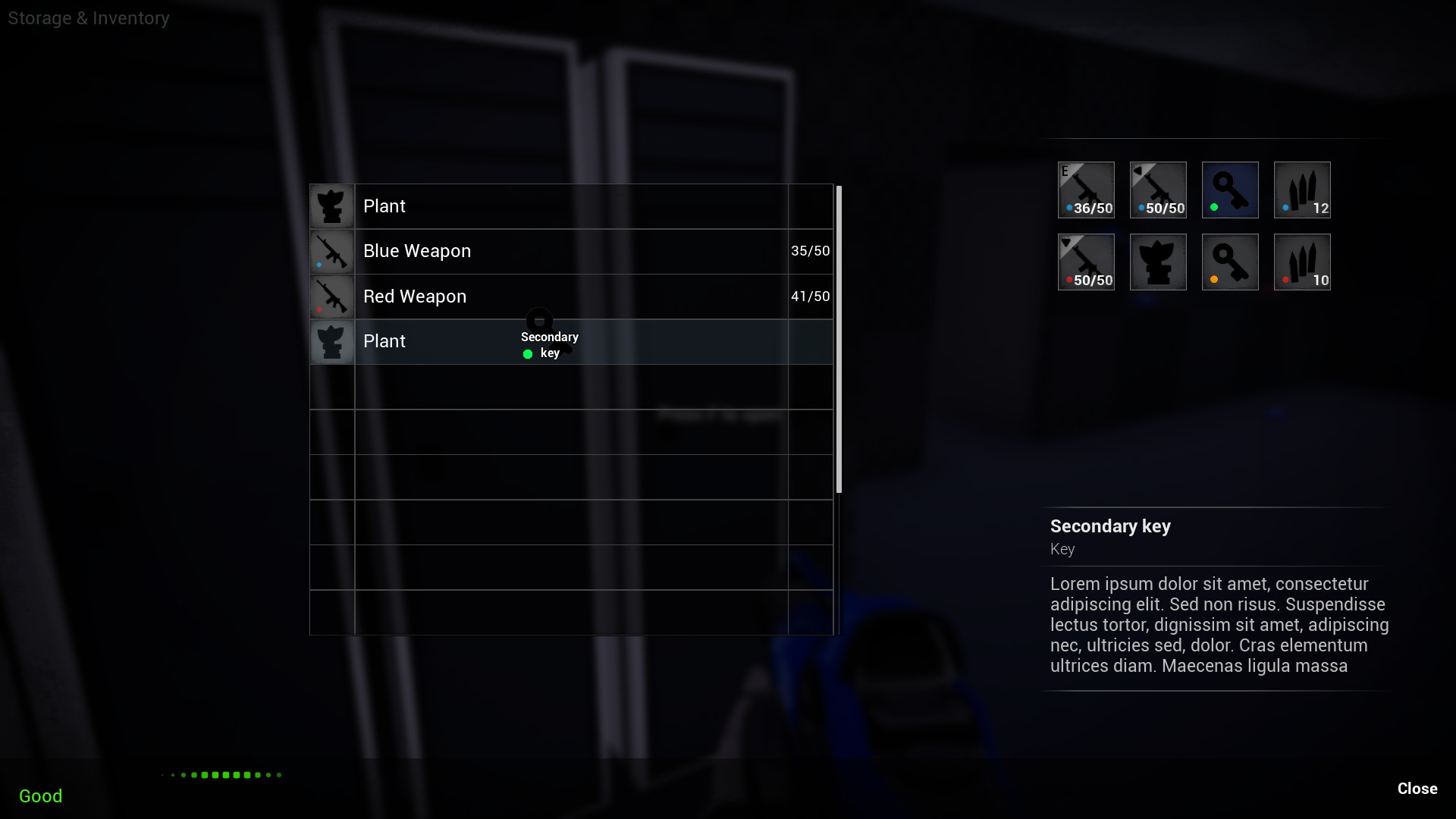This screenshot has width=1456, height=819.
Task: Select the green Secondary key icon
Action: tap(1230, 190)
